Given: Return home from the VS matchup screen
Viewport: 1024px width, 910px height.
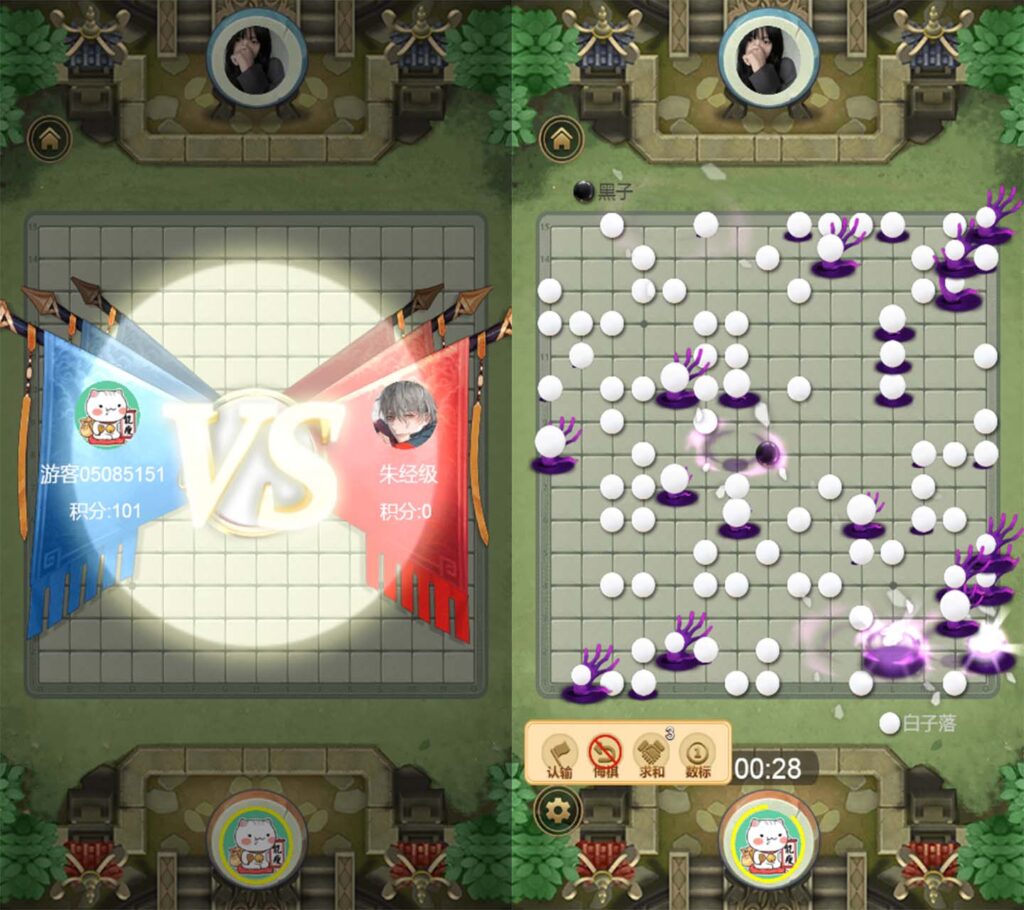Looking at the screenshot, I should point(46,137).
